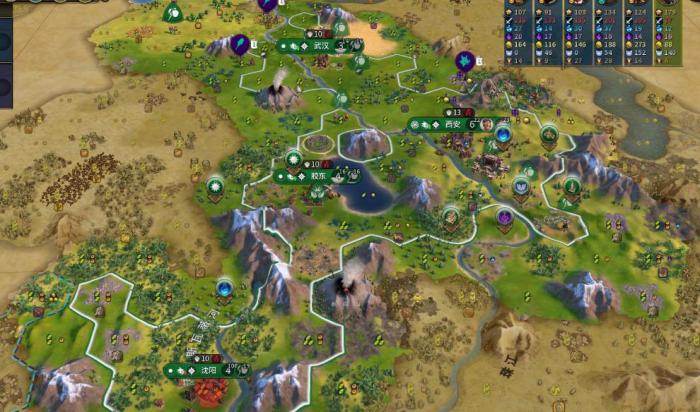Viewport: 700px width, 412px height.
Task: Select the 武汉 city banner
Action: coord(320,46)
